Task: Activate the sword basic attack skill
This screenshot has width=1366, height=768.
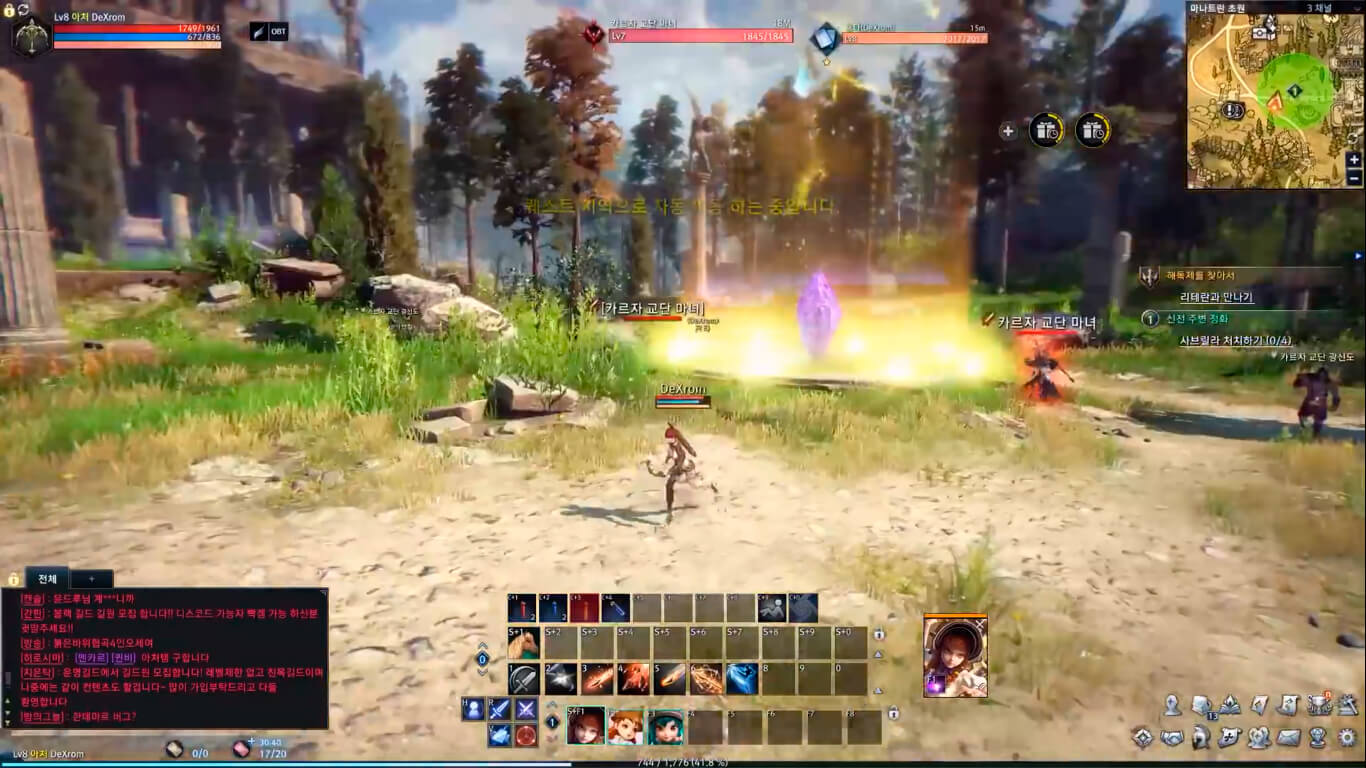Action: coord(523,679)
